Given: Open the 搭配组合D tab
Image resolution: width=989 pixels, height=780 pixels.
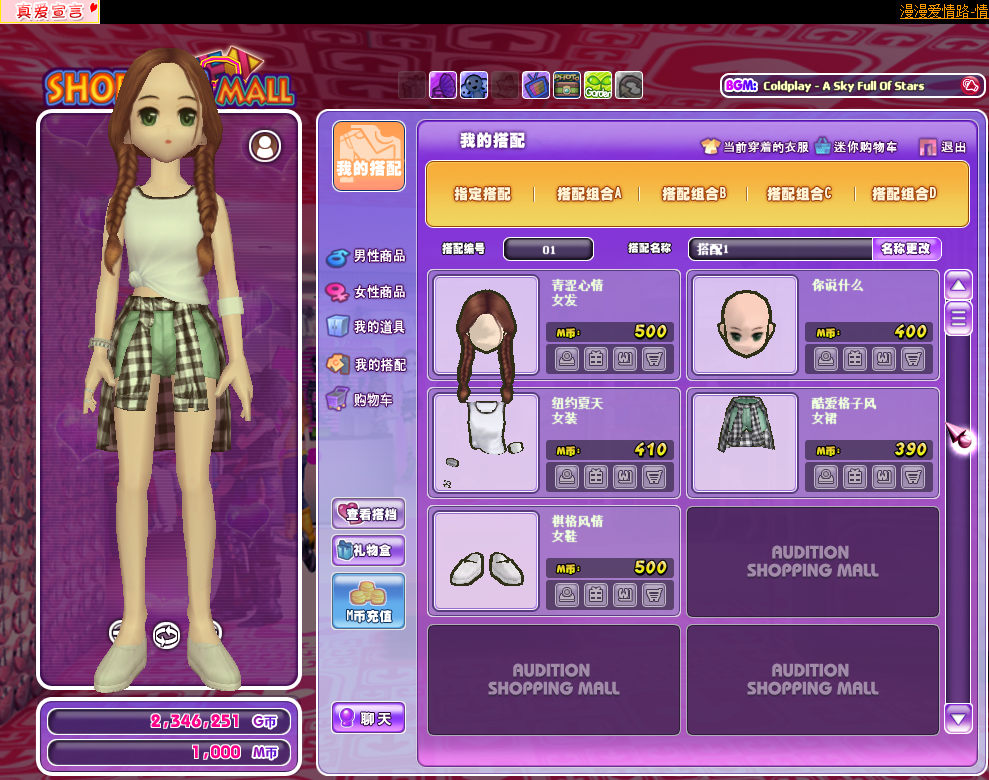Looking at the screenshot, I should click(903, 194).
